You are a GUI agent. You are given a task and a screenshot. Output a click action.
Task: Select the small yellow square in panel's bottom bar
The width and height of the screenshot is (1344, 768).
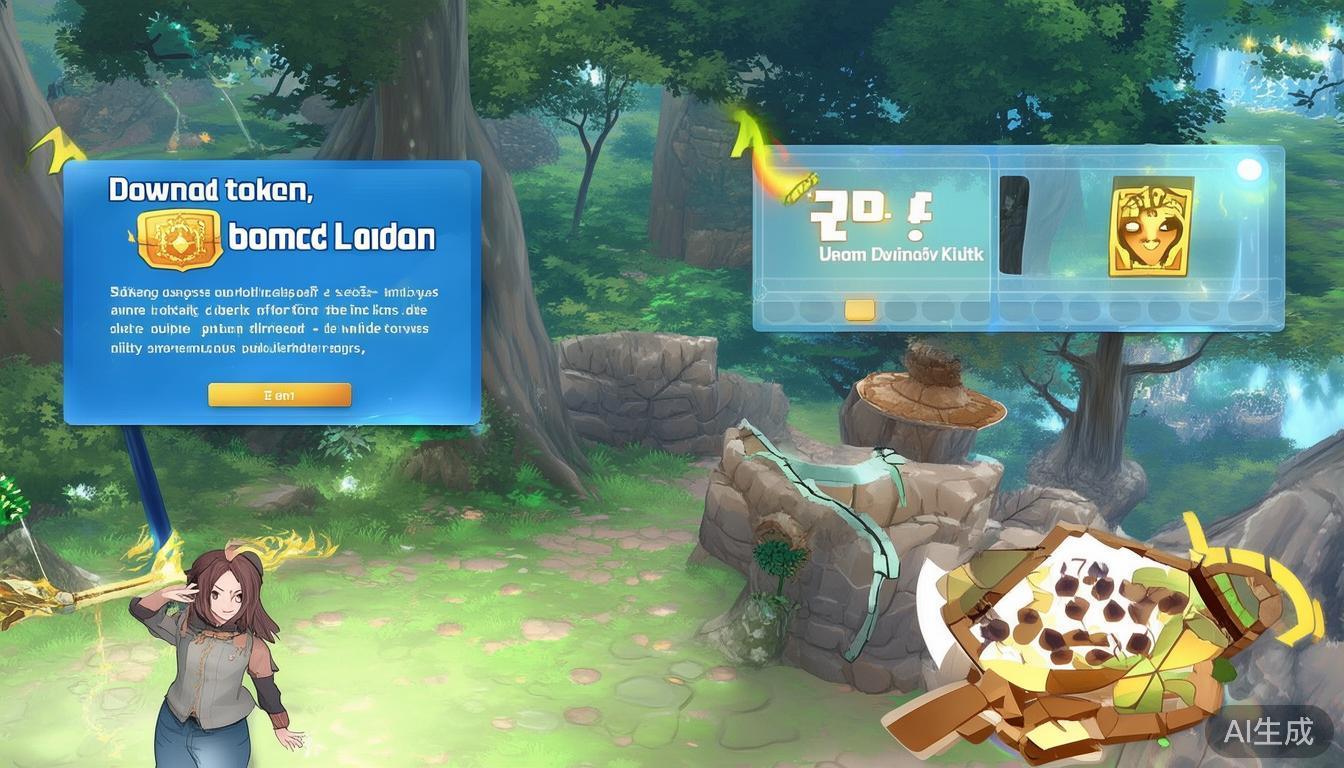tap(859, 310)
